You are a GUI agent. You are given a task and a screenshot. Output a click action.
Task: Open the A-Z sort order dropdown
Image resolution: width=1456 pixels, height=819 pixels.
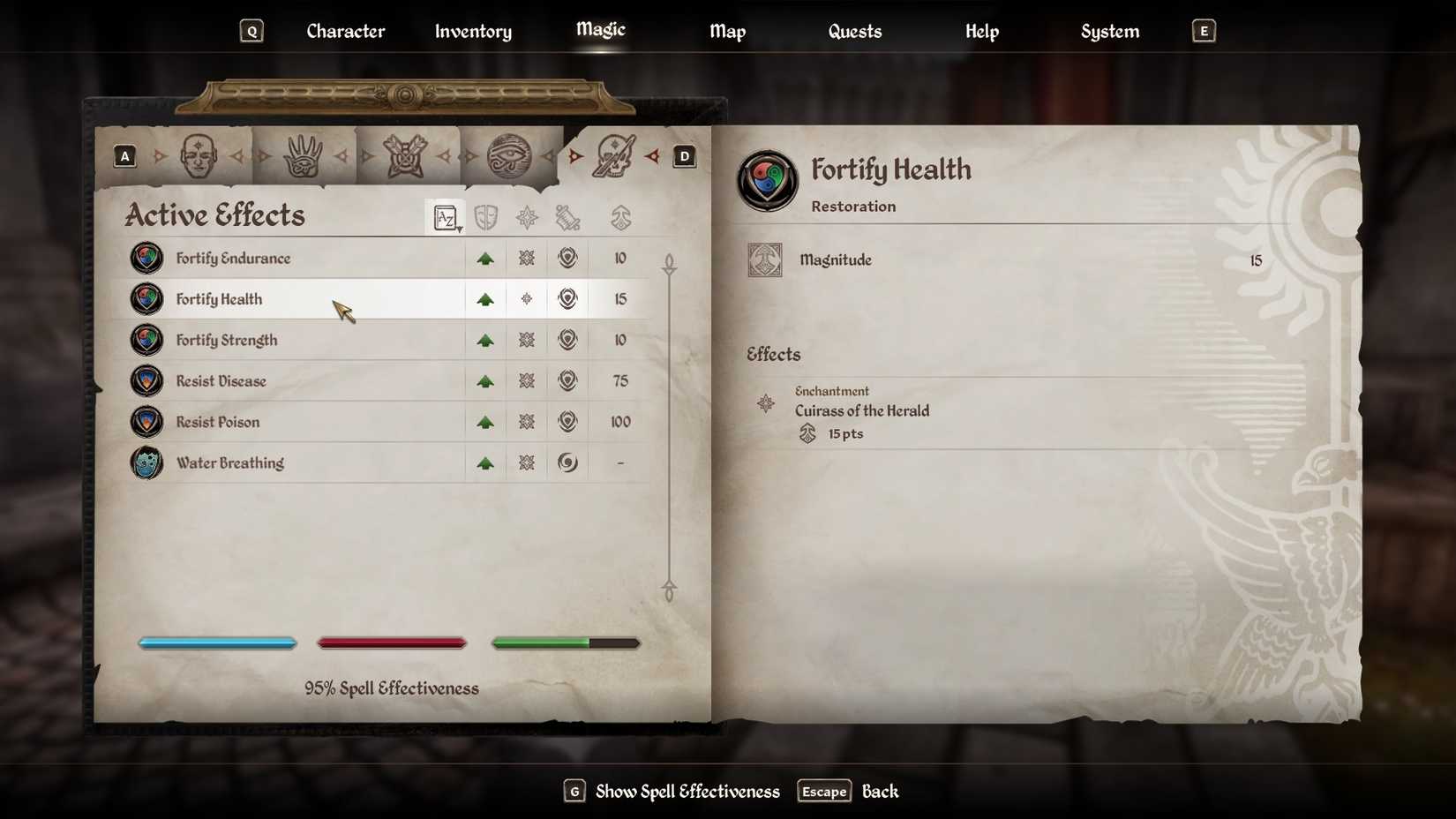click(446, 217)
